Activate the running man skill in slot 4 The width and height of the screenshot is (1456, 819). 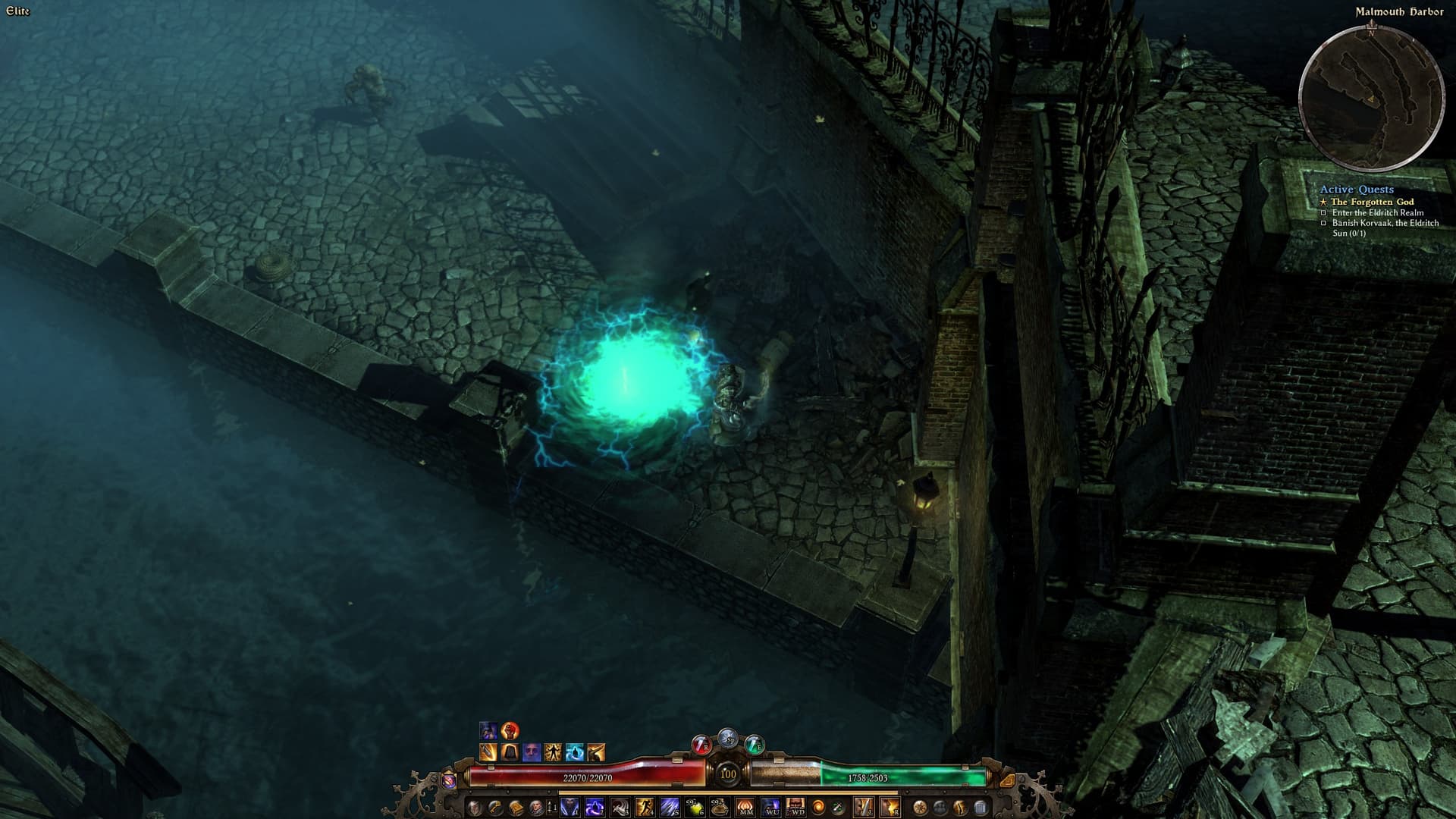click(x=645, y=808)
